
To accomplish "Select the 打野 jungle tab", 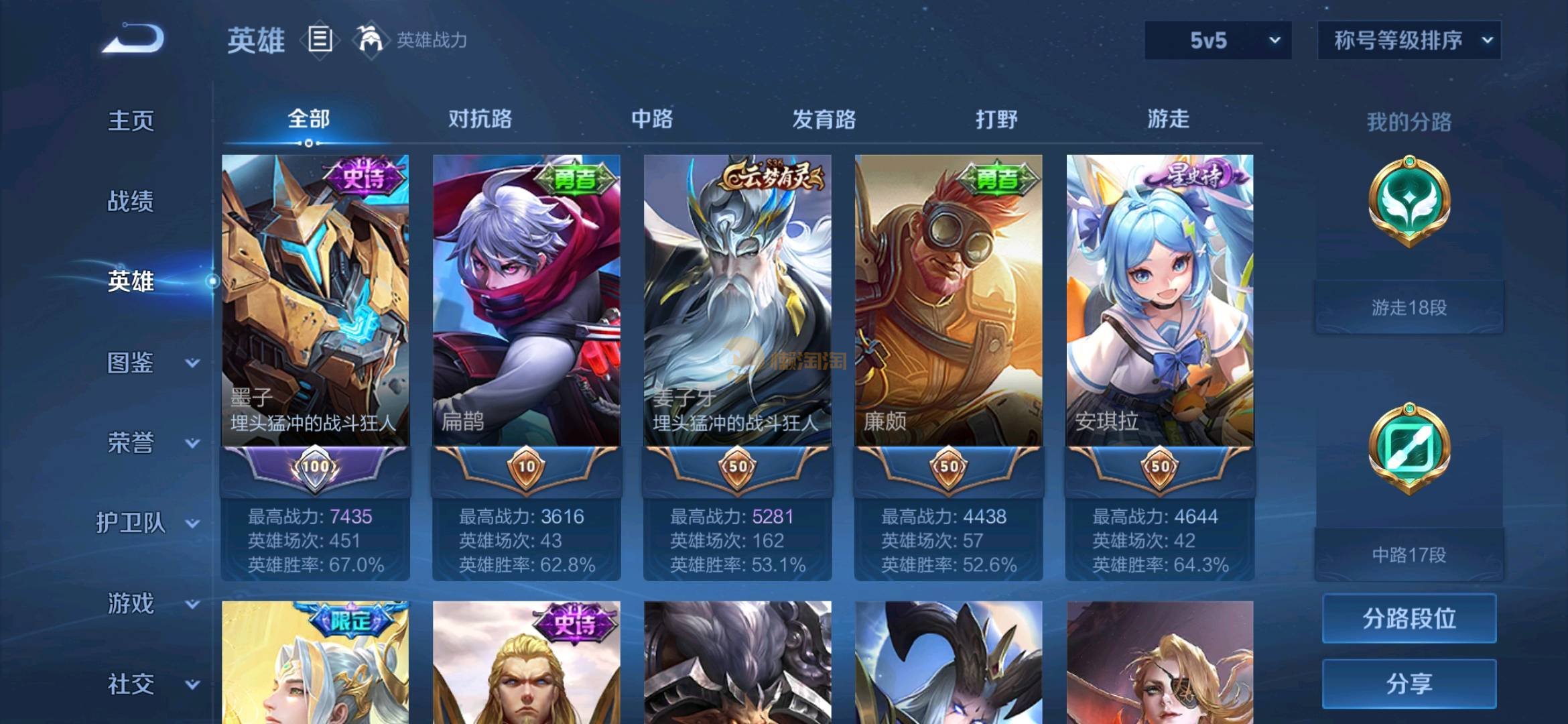I will (x=996, y=119).
